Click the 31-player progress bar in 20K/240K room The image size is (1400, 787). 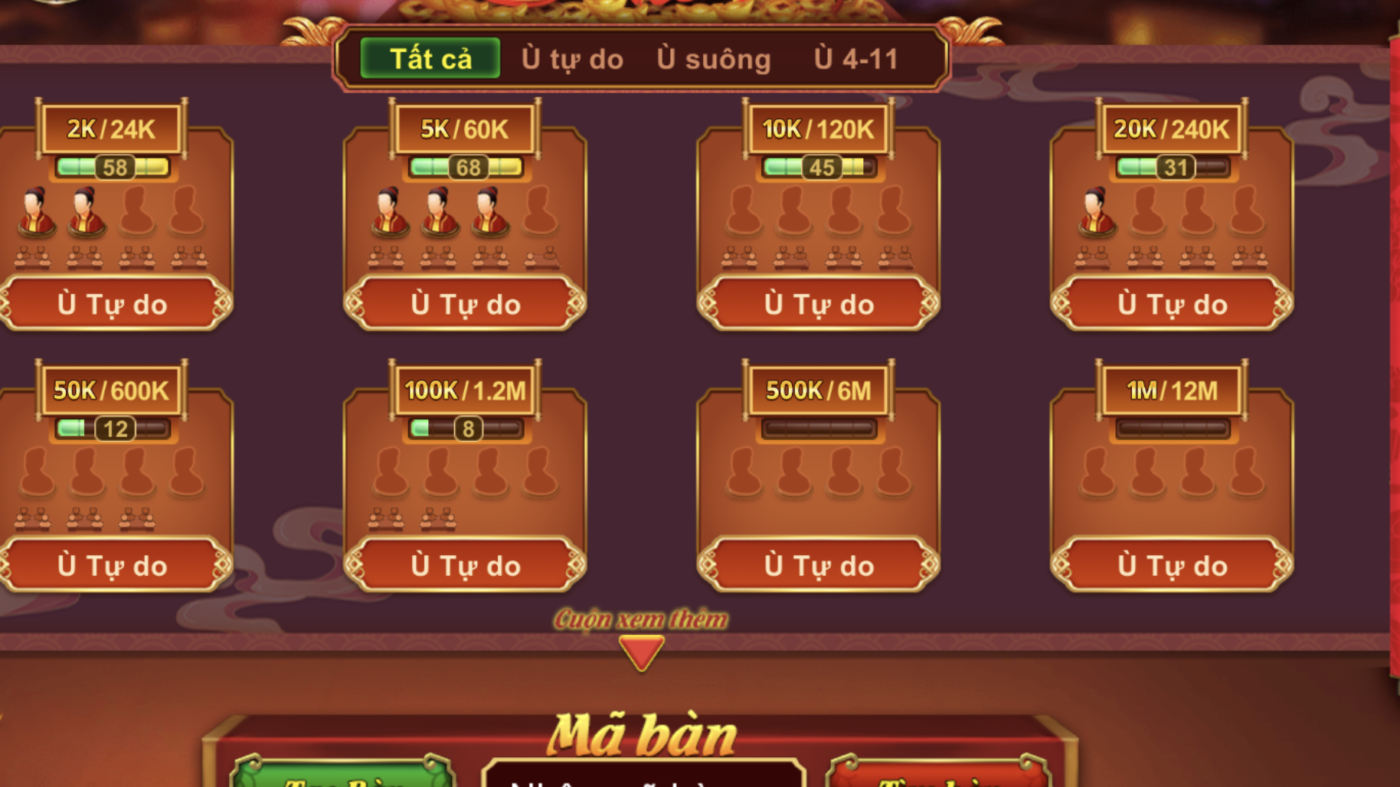[1172, 167]
